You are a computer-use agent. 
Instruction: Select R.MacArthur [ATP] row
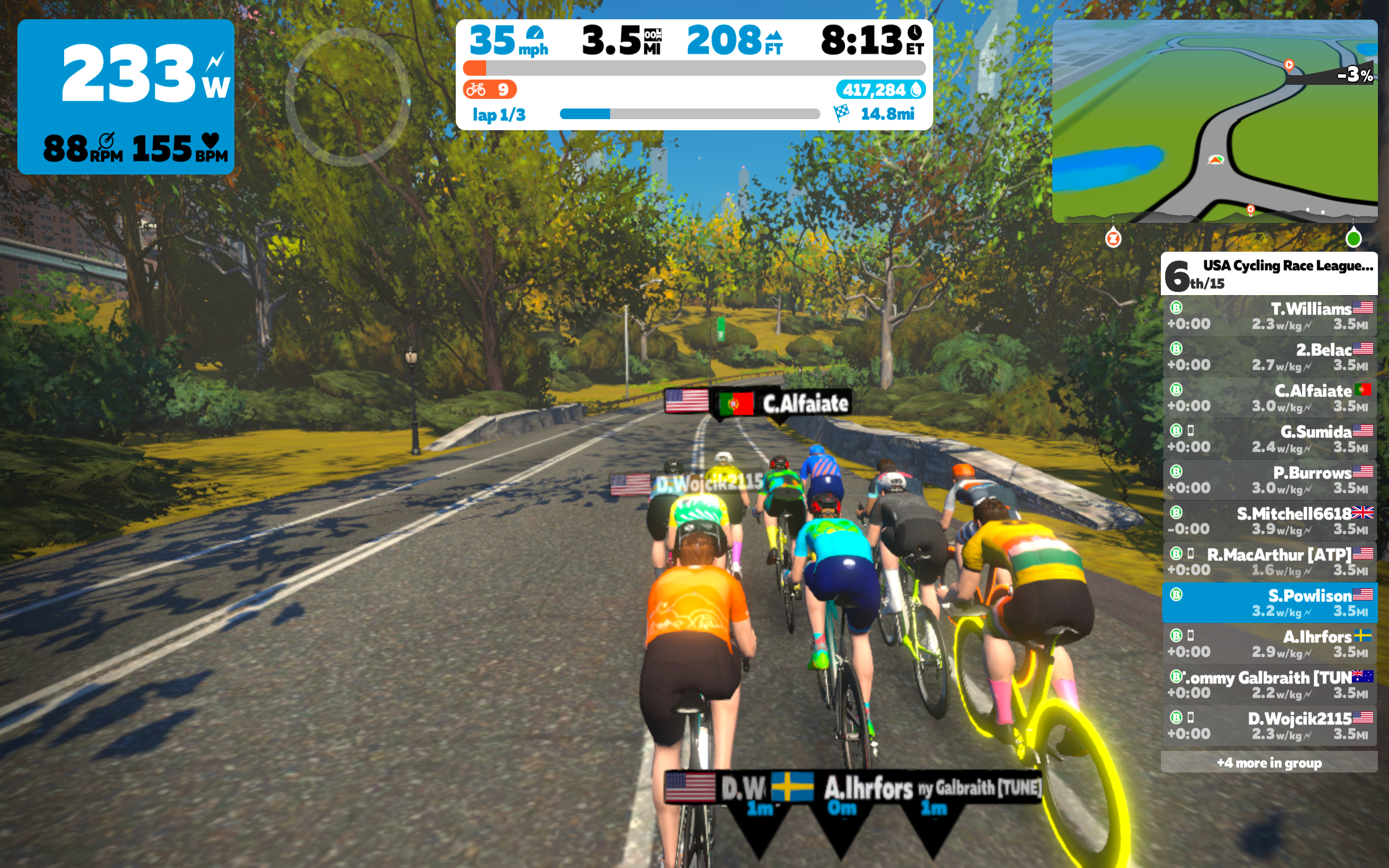pyautogui.click(x=1269, y=562)
